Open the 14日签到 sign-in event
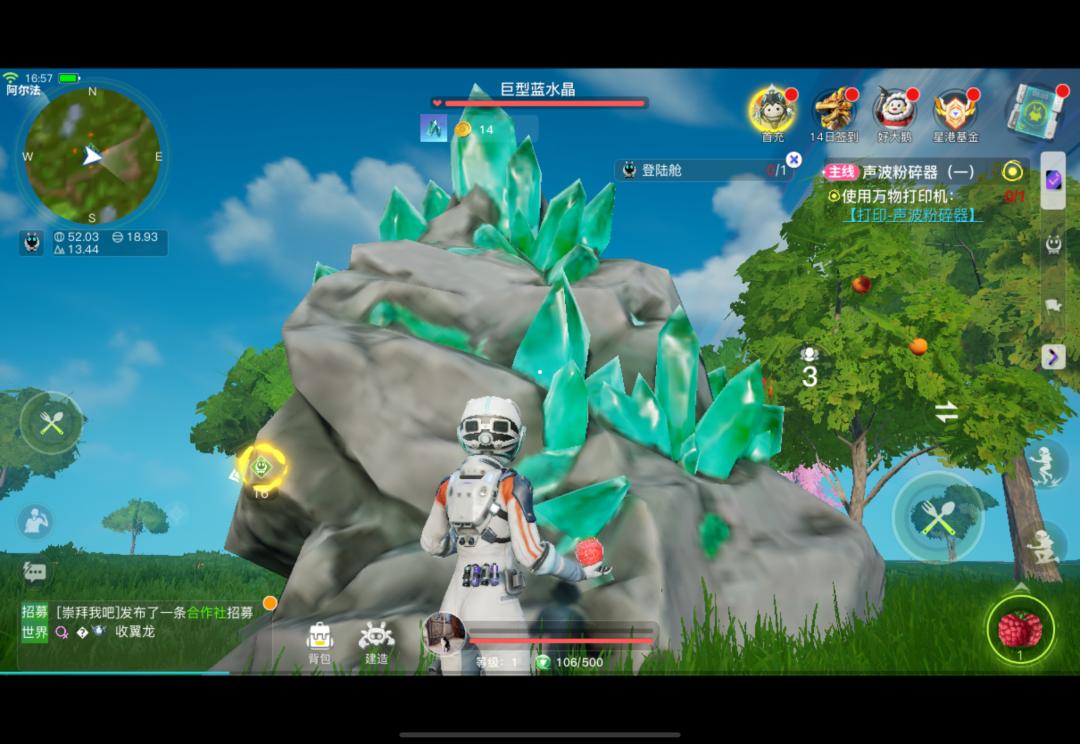This screenshot has width=1080, height=744. coord(834,111)
